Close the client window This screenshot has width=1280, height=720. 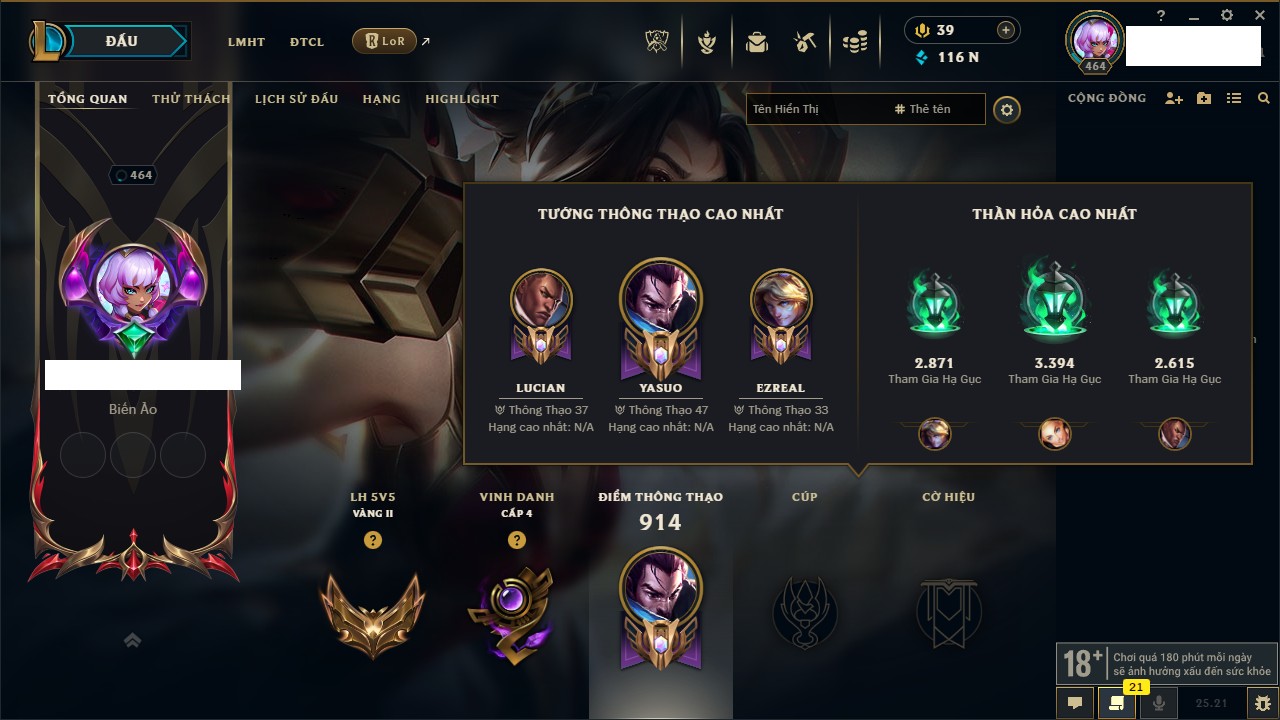coord(1258,16)
